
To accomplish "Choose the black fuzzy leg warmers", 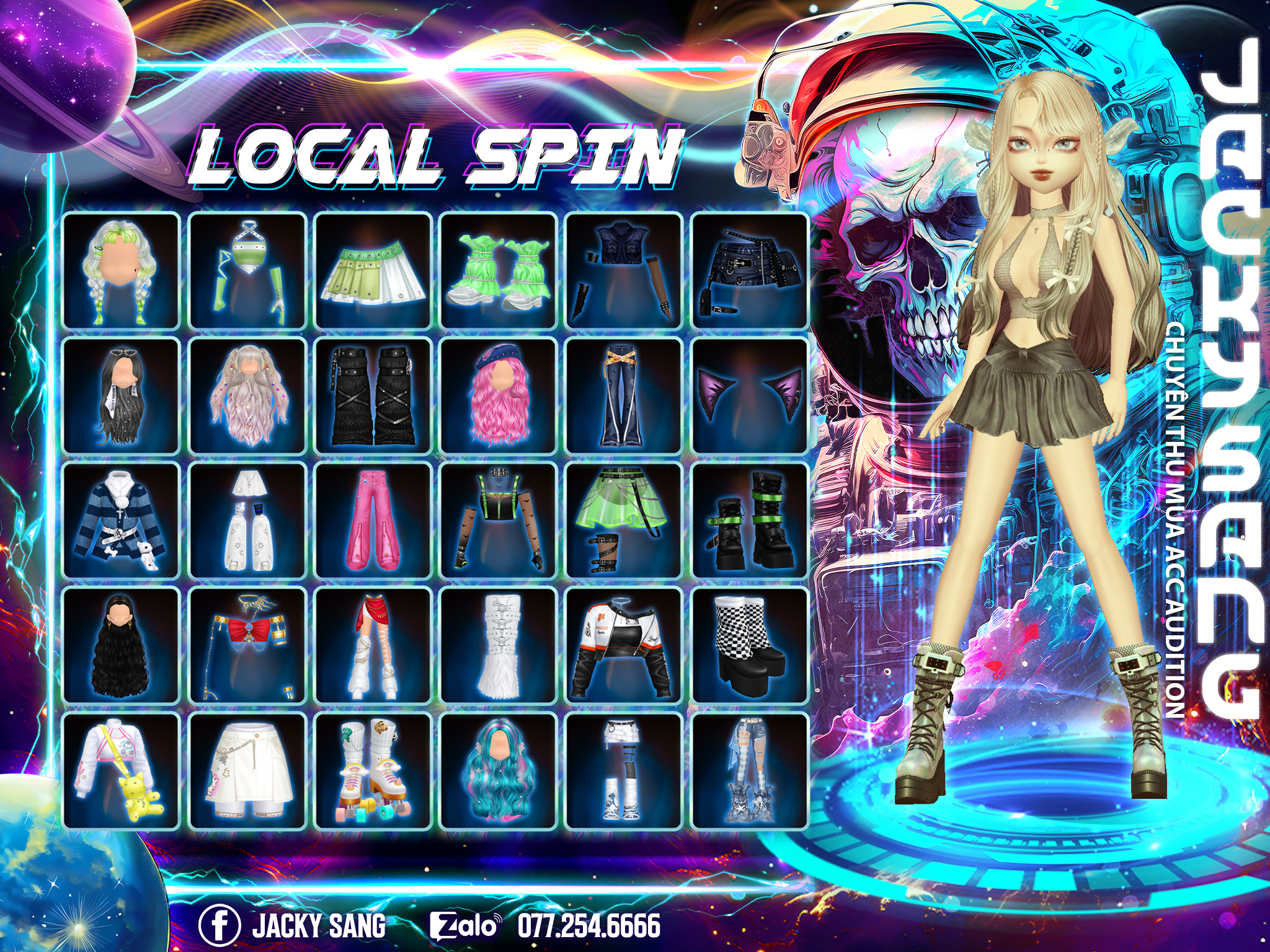I will click(373, 395).
